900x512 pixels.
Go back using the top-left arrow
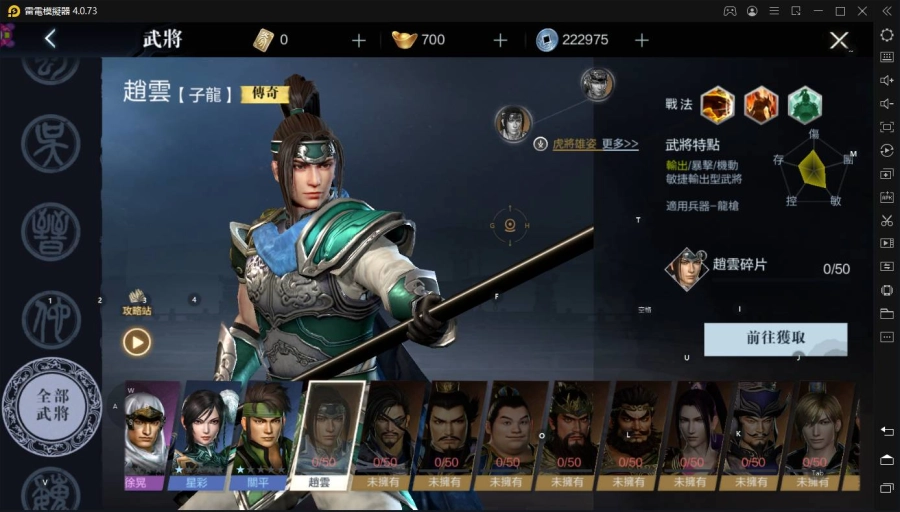pos(50,40)
